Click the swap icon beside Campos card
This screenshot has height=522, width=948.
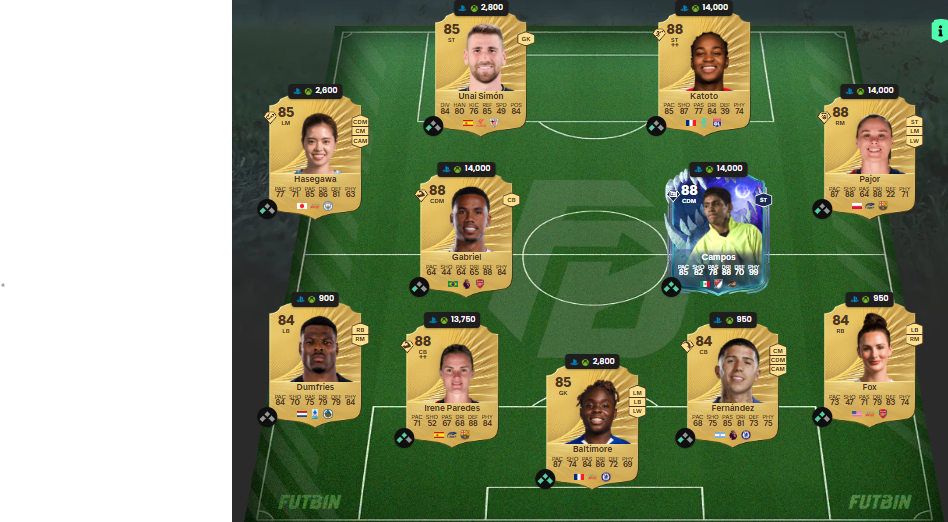pyautogui.click(x=671, y=287)
